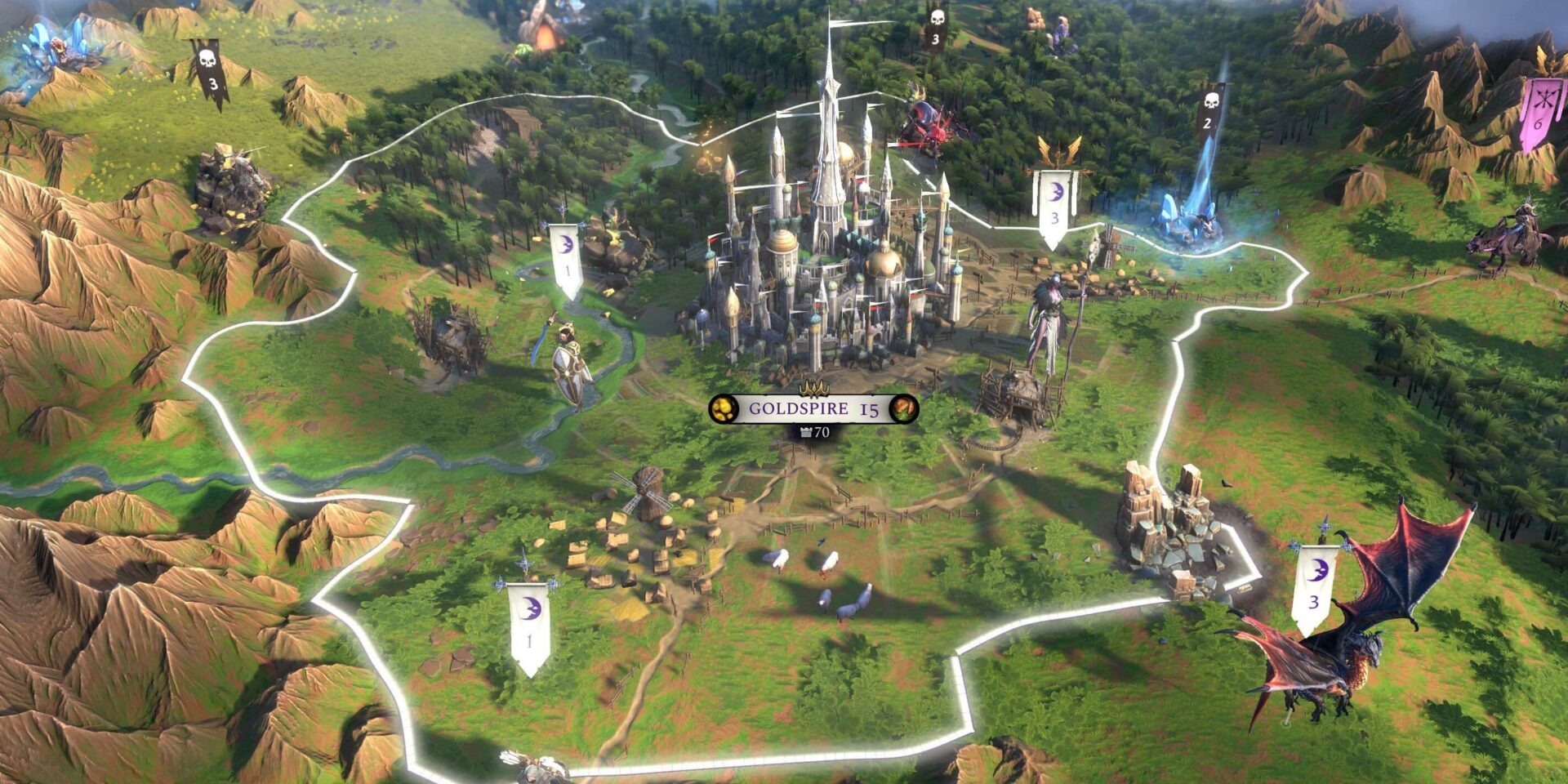Click the gold icon on Goldspire's nameplate

(724, 408)
